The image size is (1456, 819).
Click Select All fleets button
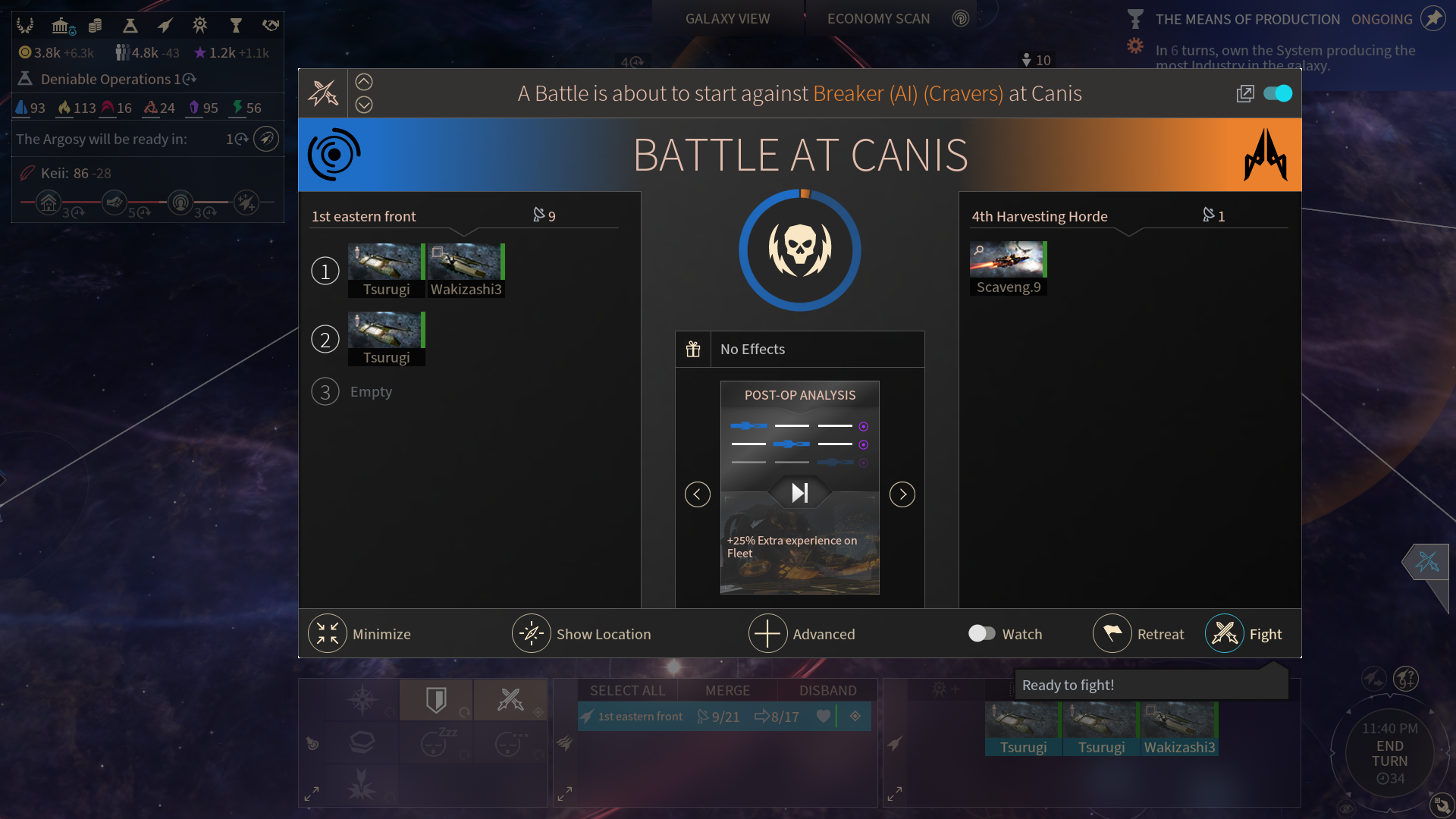627,690
